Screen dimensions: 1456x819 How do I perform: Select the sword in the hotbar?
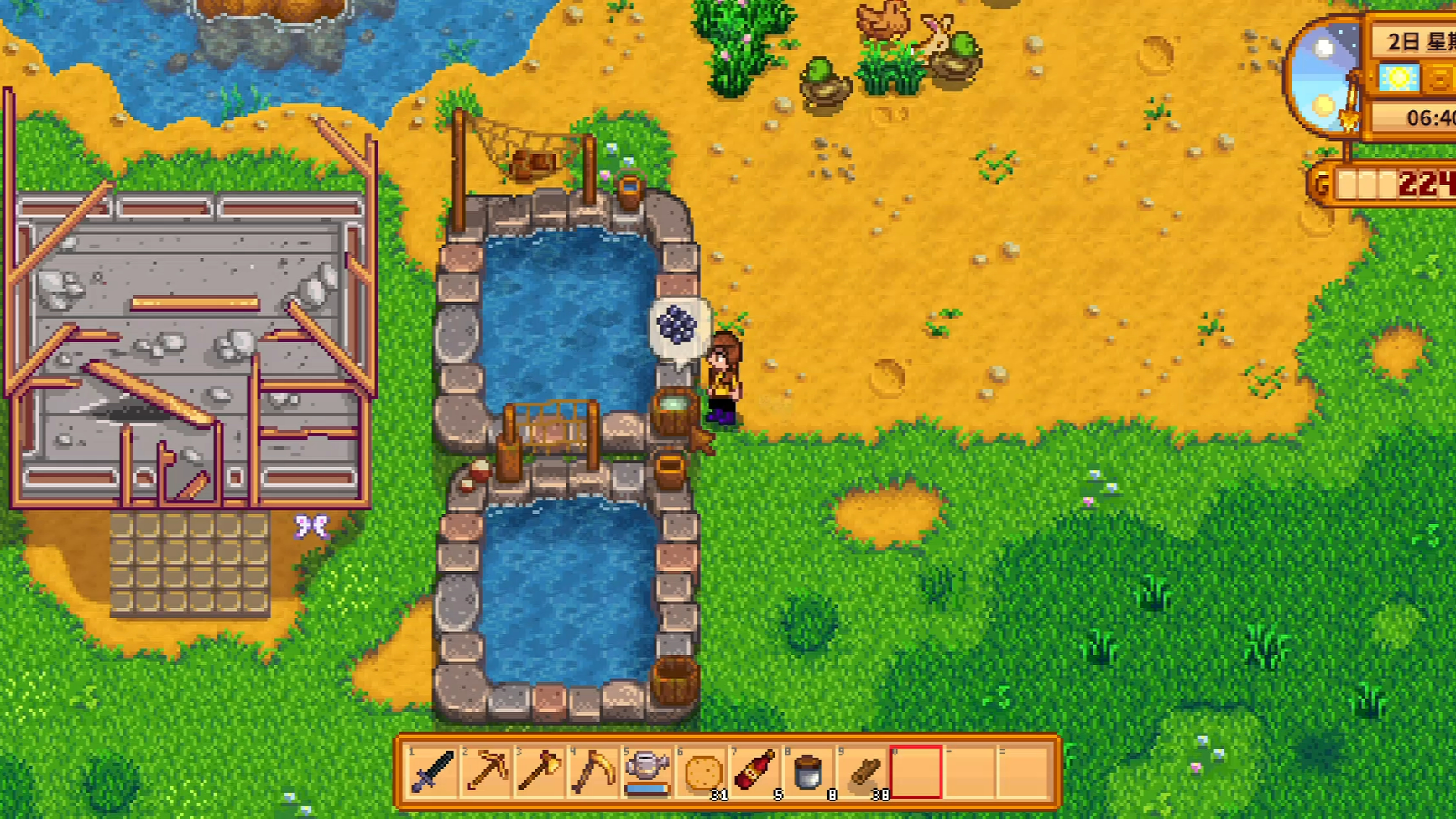[432, 771]
